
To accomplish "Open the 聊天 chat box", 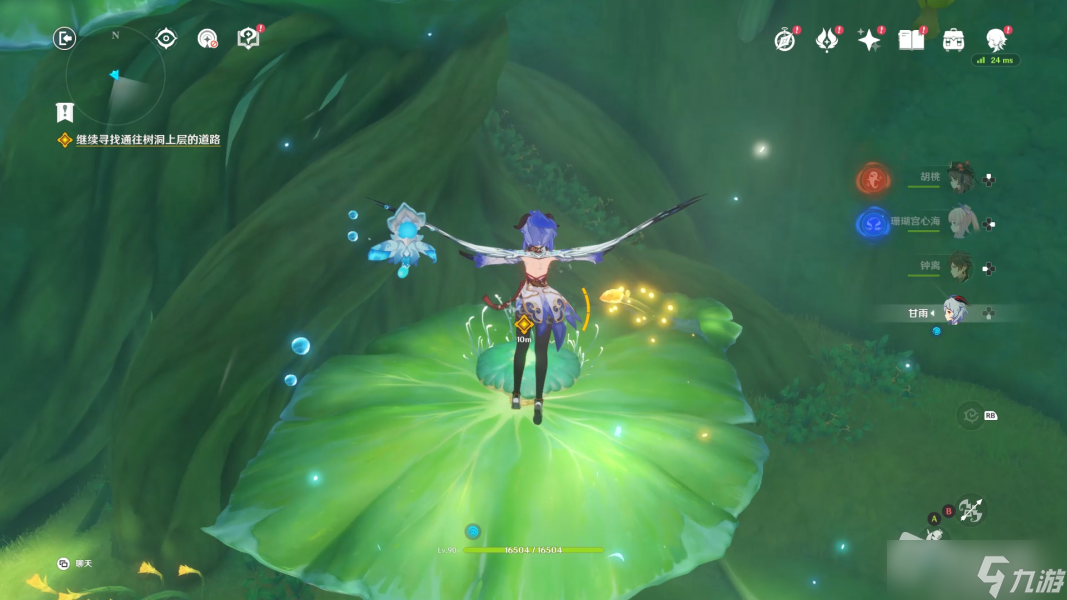I will click(x=76, y=563).
